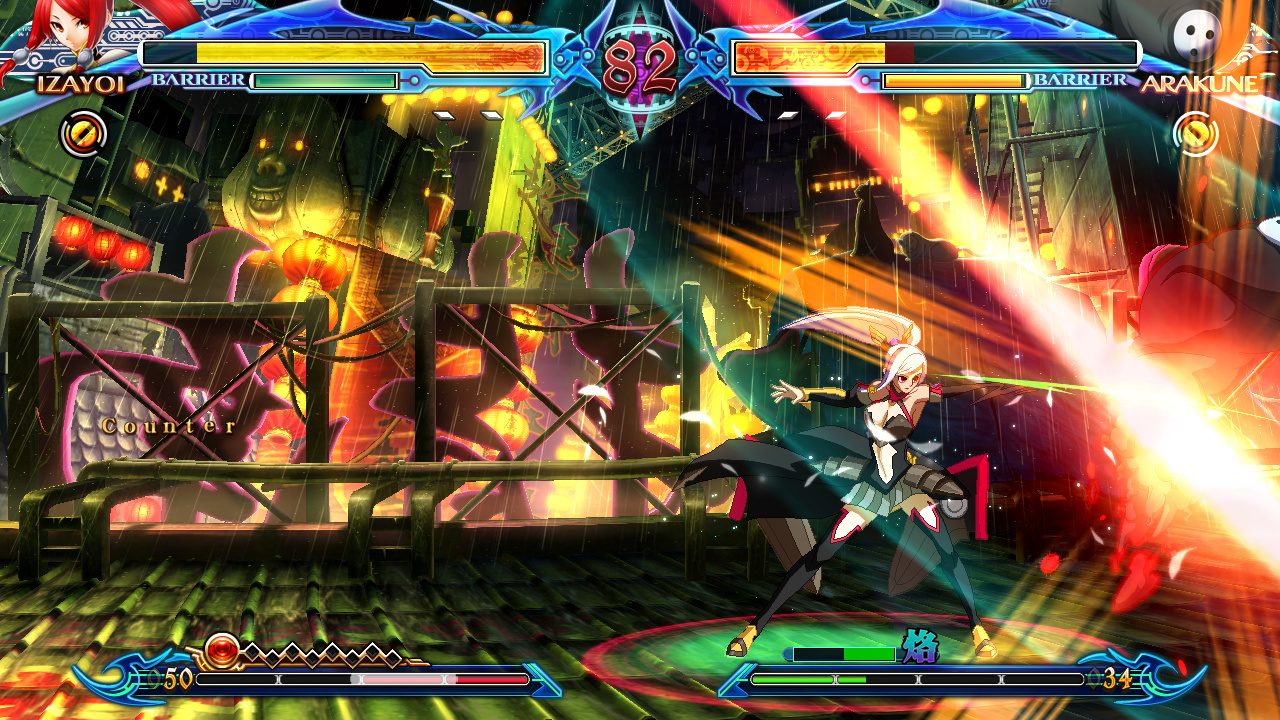Click the red Overdrive orb icon
Image resolution: width=1280 pixels, height=720 pixels.
click(222, 649)
